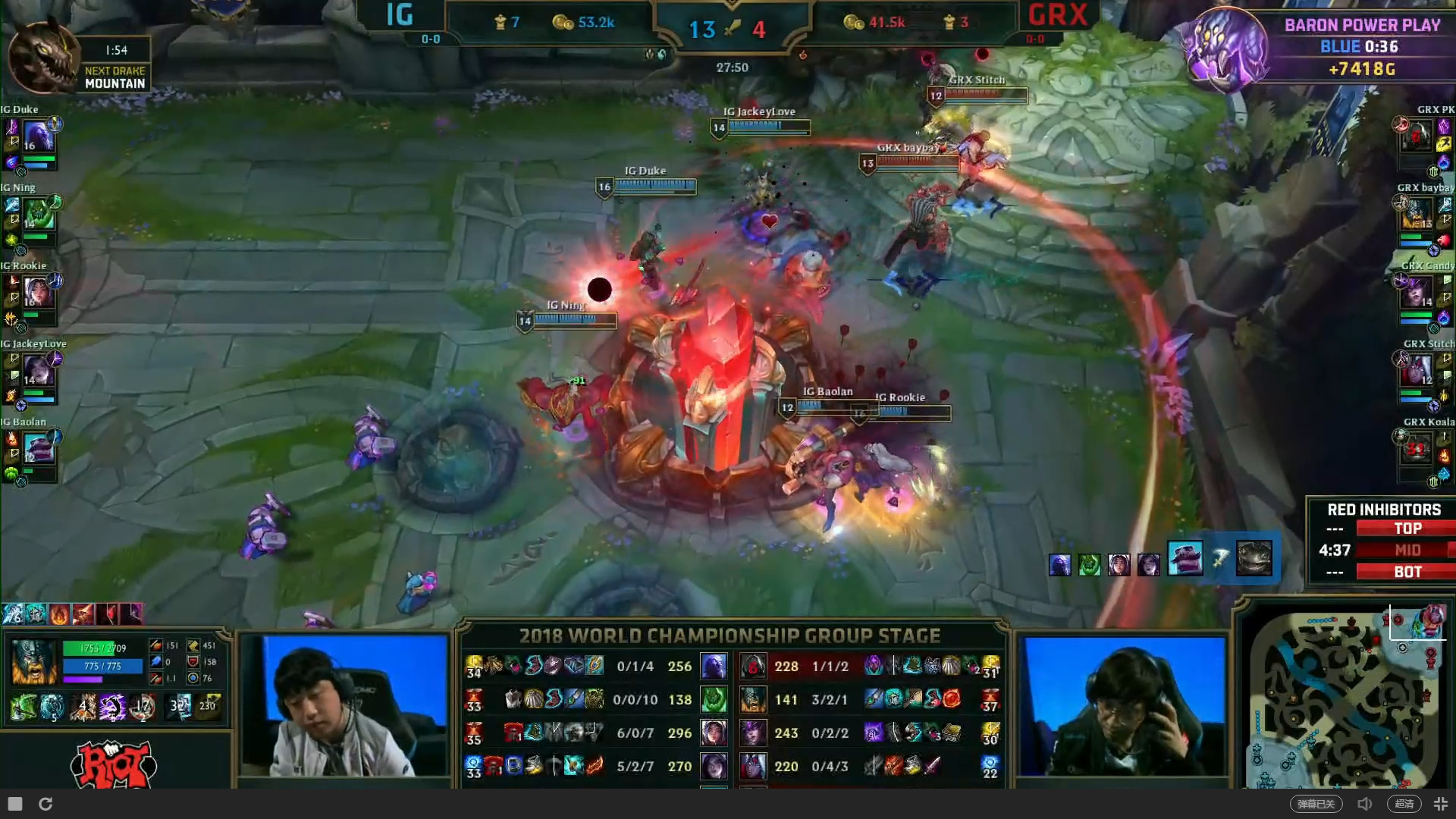
Task: Toggle the 弹幕已关 danmaku comments button
Action: click(x=1319, y=803)
